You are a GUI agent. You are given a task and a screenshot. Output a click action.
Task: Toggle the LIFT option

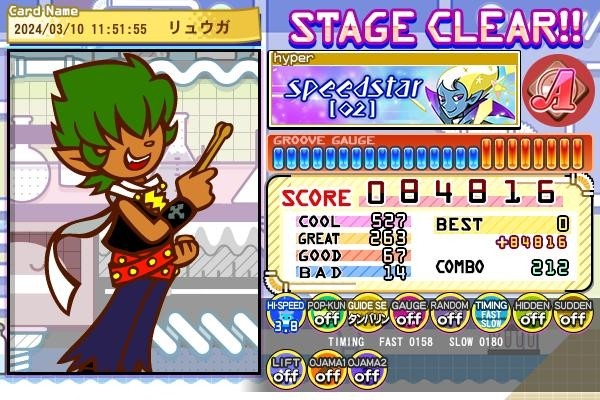click(x=286, y=371)
